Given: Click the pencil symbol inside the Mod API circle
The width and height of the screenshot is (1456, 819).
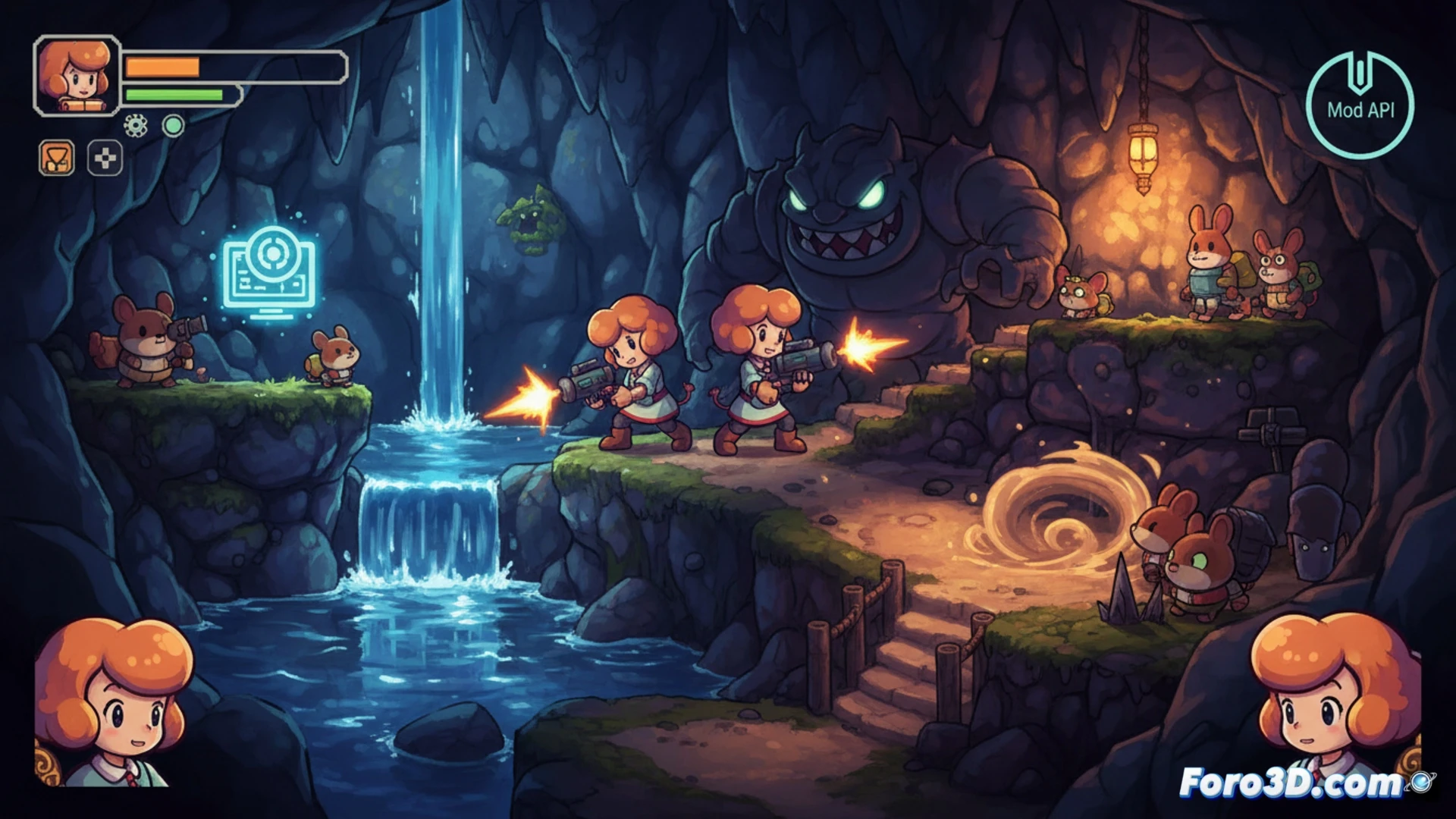Looking at the screenshot, I should (x=1361, y=72).
